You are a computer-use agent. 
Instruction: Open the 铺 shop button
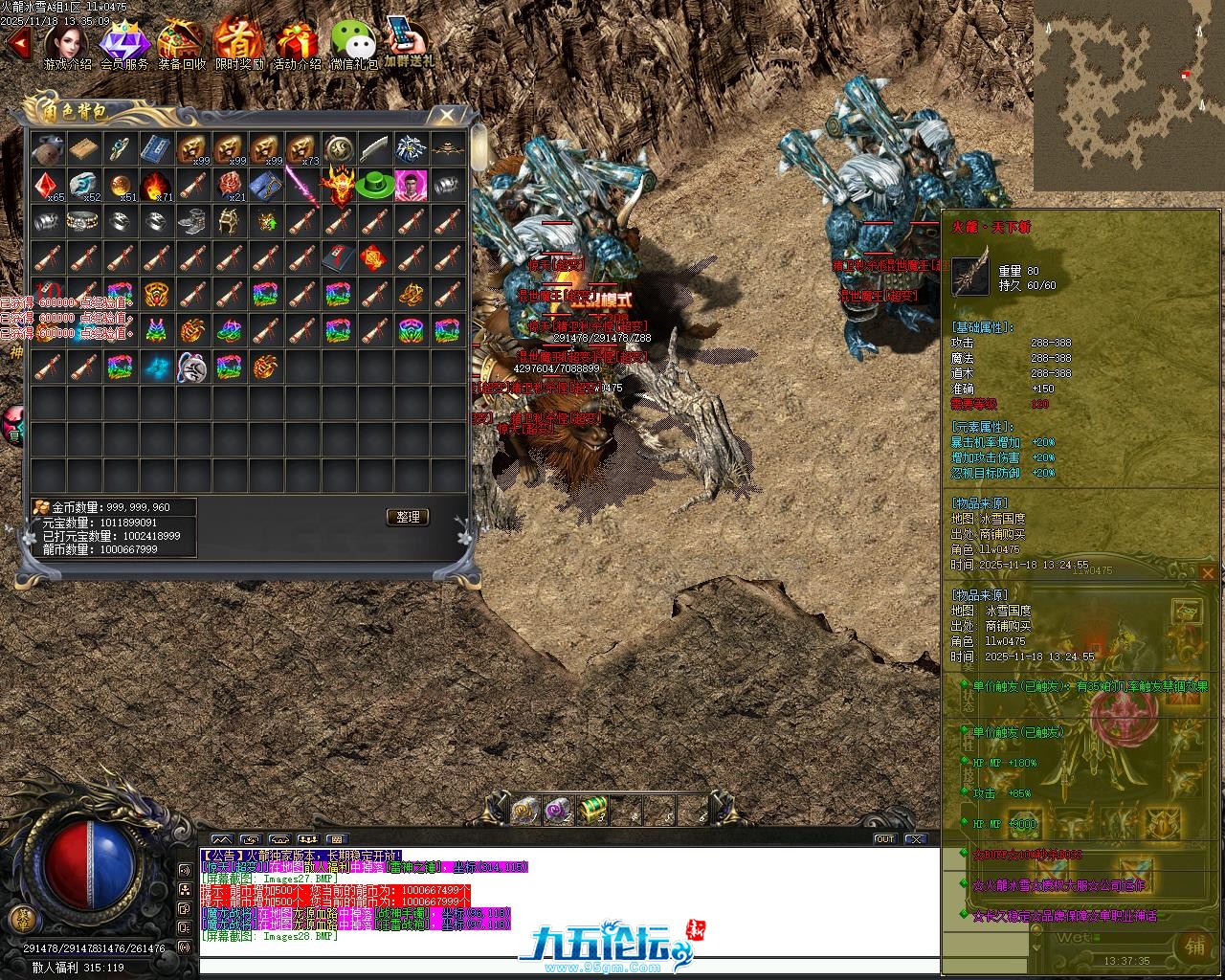pos(1195,946)
